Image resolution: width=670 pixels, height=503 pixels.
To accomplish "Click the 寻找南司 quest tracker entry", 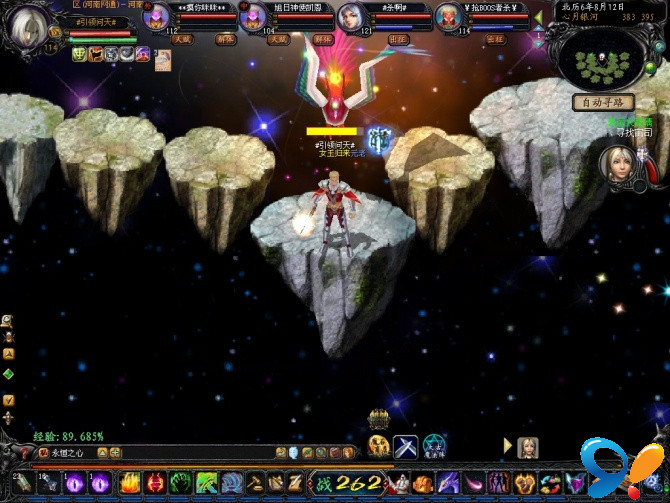I will [x=630, y=132].
